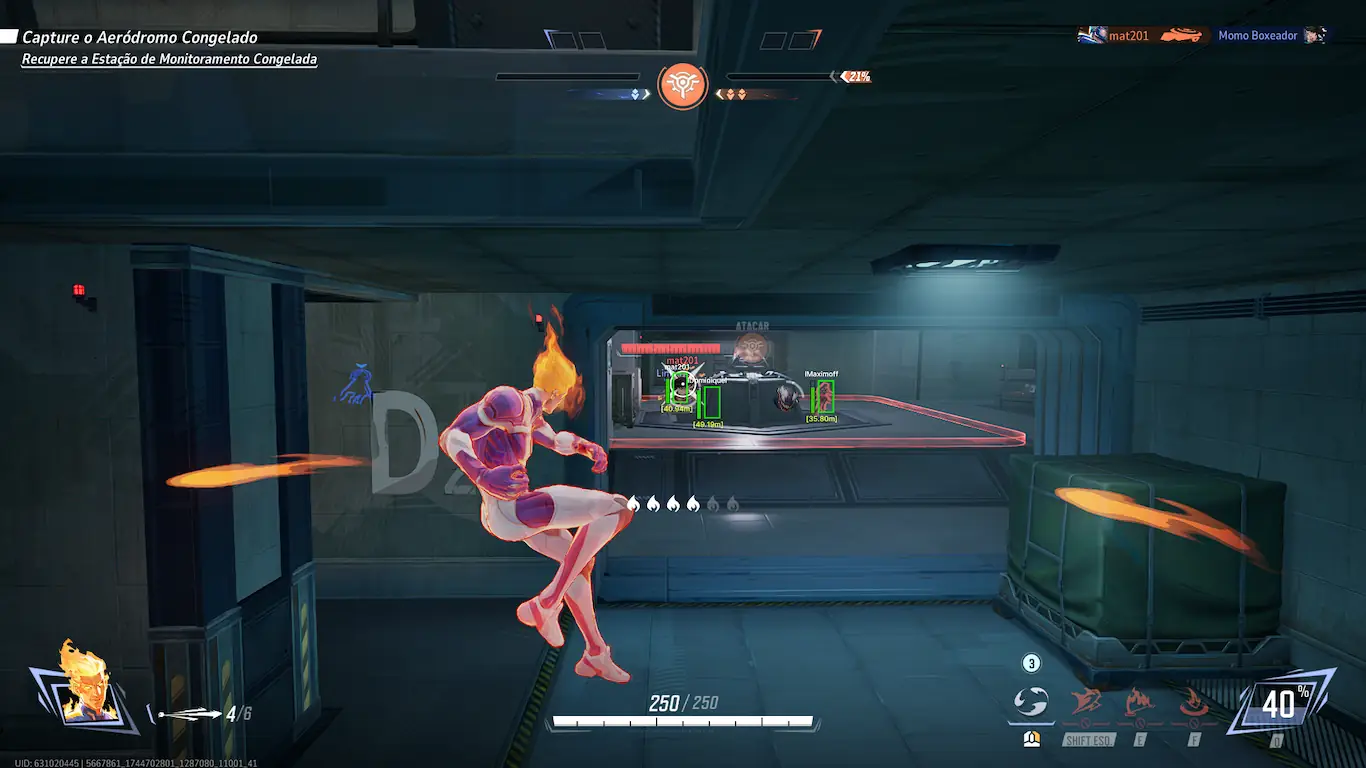Click the orange capture point objective icon
The image size is (1366, 768).
(683, 87)
